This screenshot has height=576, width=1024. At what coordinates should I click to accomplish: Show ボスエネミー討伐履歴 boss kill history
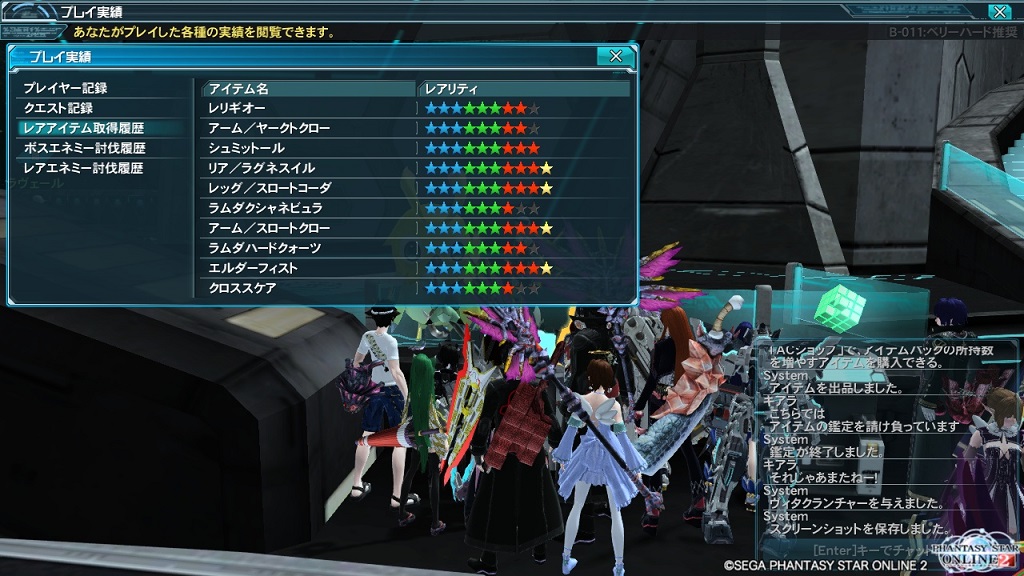(84, 148)
